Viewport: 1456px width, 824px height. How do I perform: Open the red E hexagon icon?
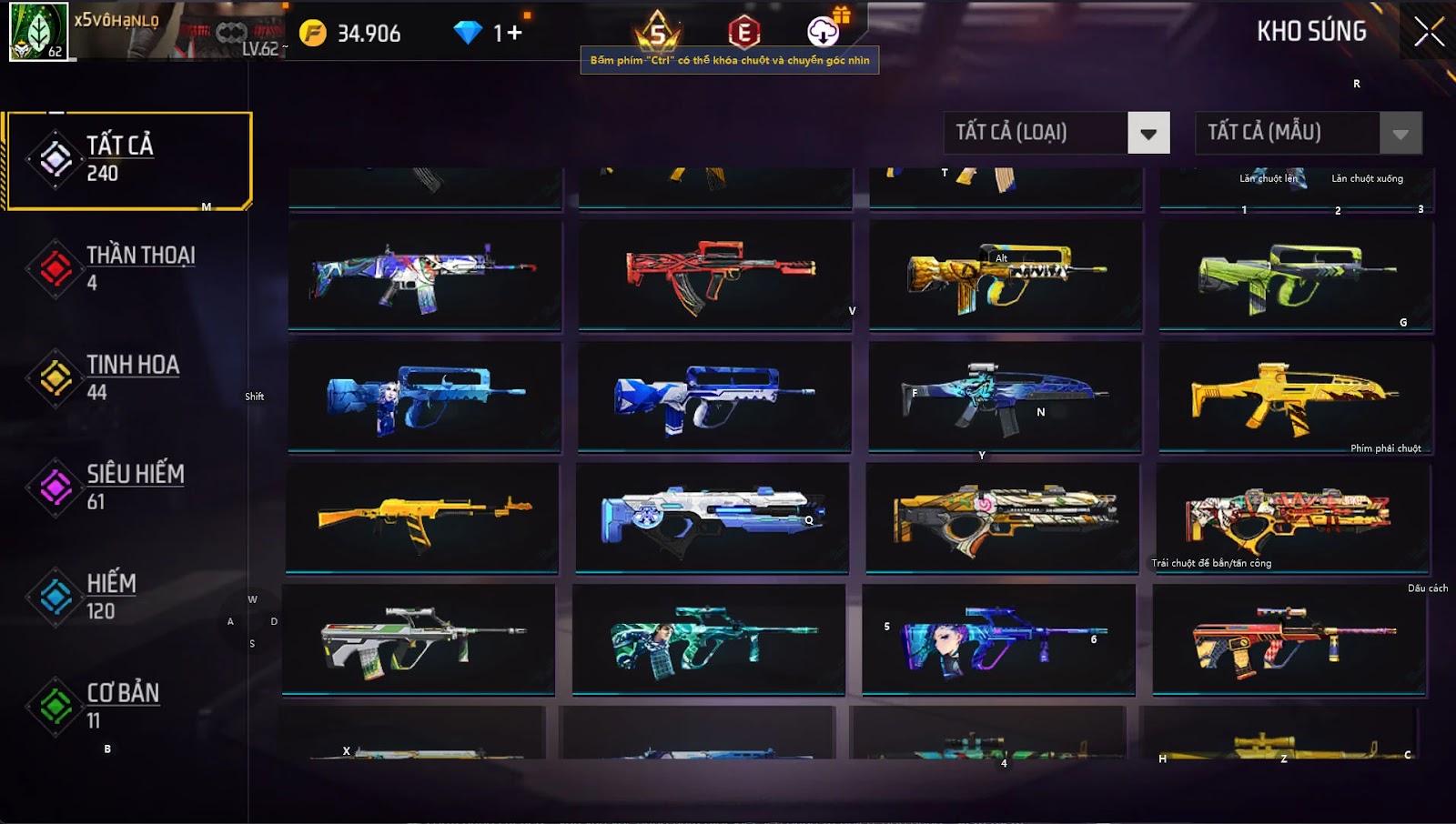743,33
